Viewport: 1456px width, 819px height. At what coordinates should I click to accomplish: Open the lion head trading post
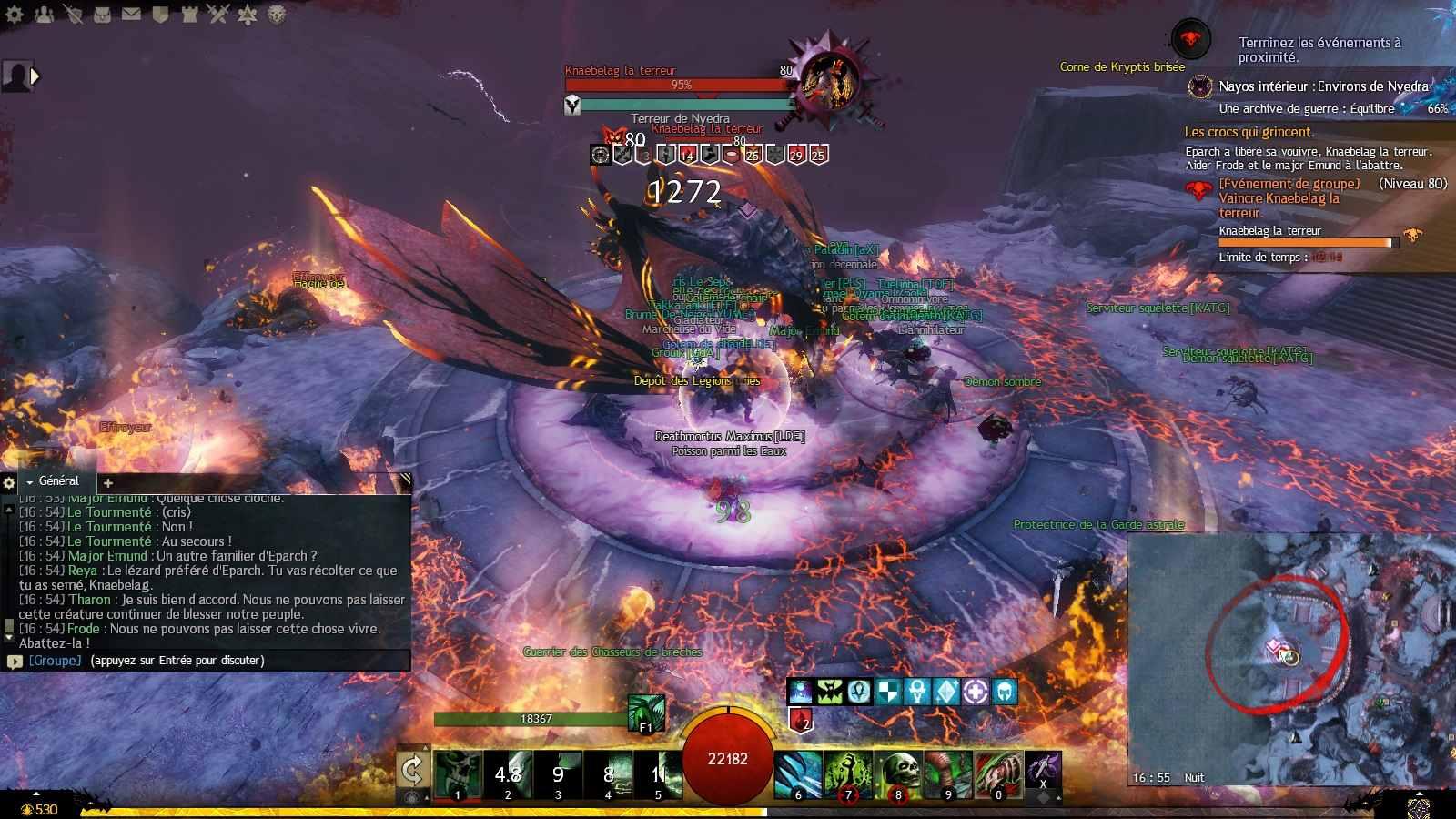277,14
